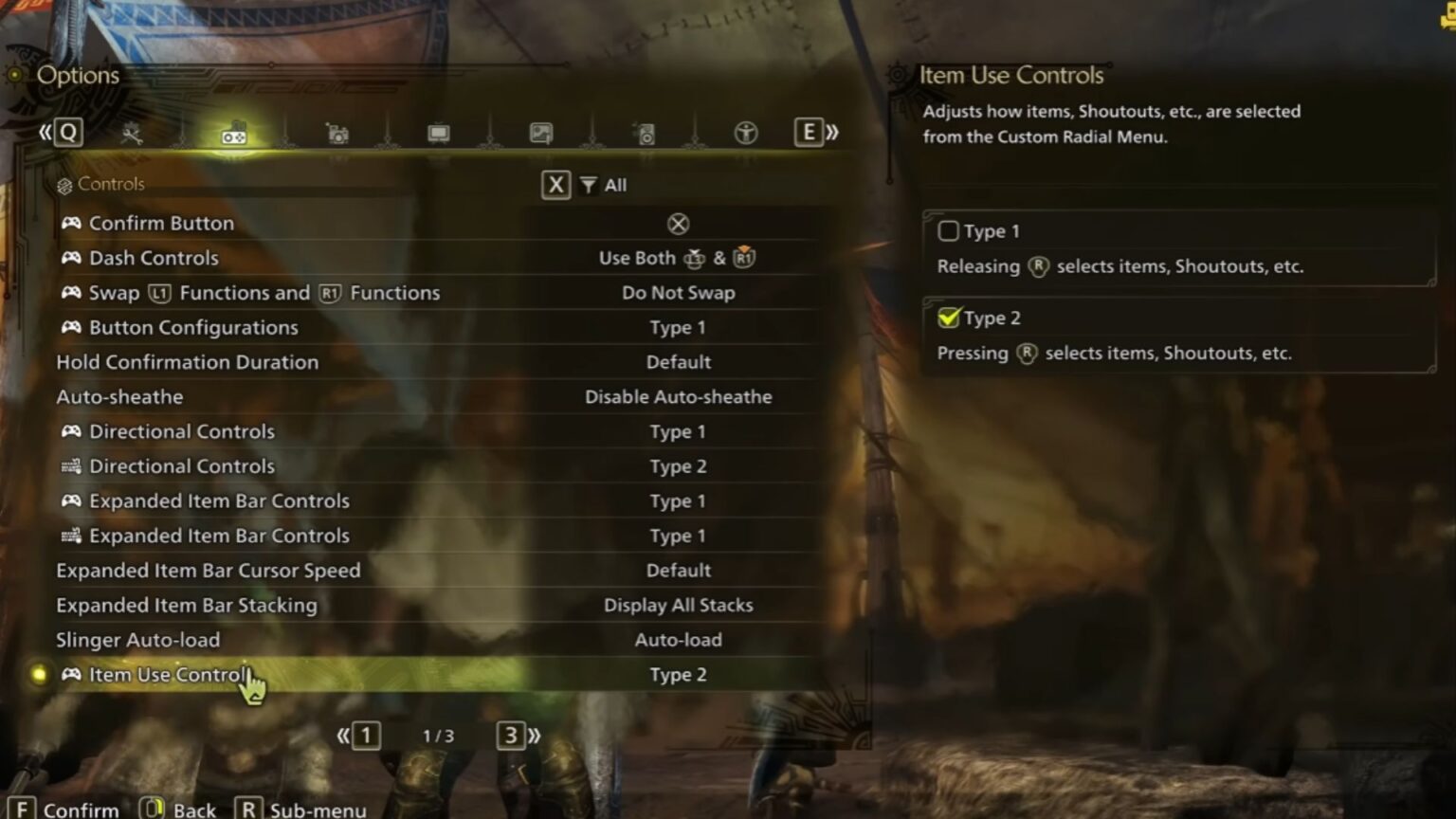
Task: Enable the Type 1 checkbox
Action: click(x=948, y=230)
